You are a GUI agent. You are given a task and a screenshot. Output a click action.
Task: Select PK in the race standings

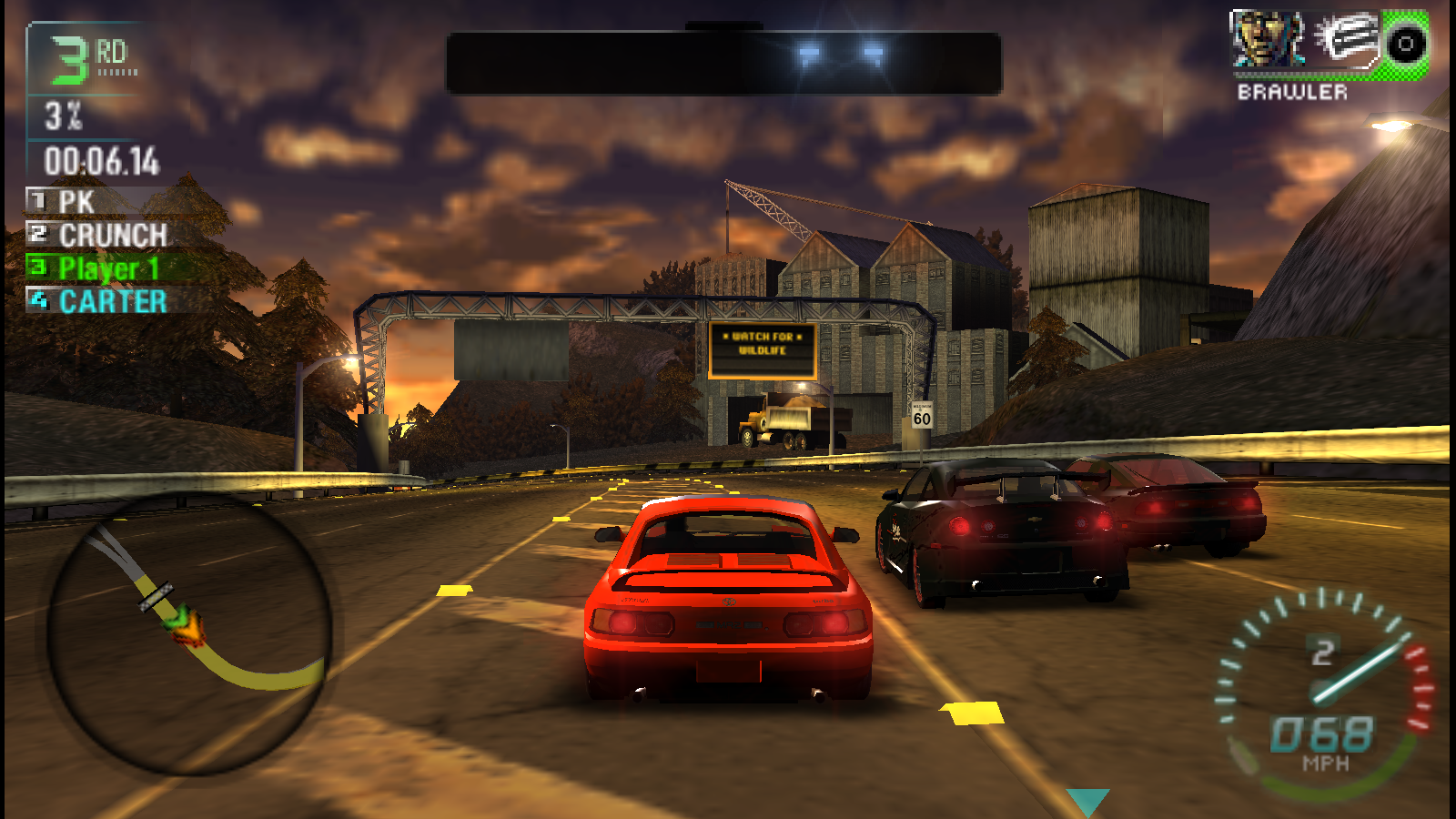76,201
